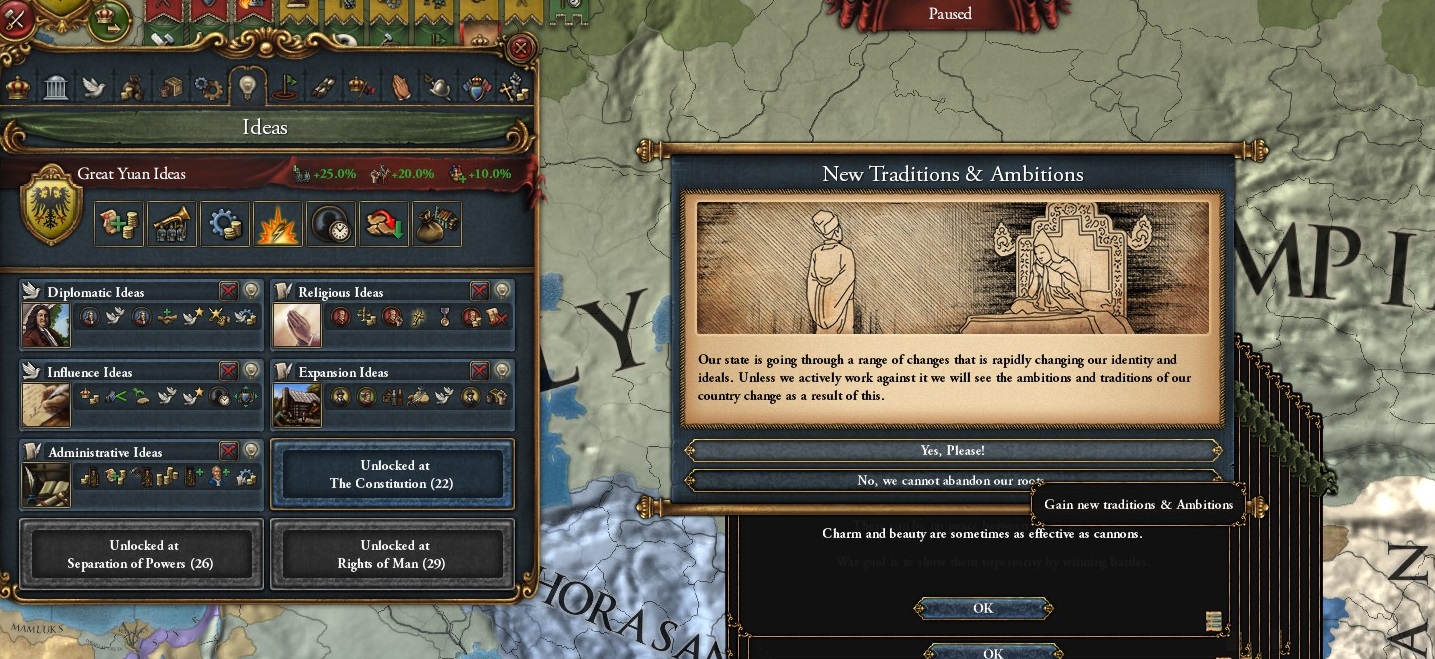Abandon the Administrative Ideas group
Image resolution: width=1435 pixels, height=659 pixels.
point(229,451)
